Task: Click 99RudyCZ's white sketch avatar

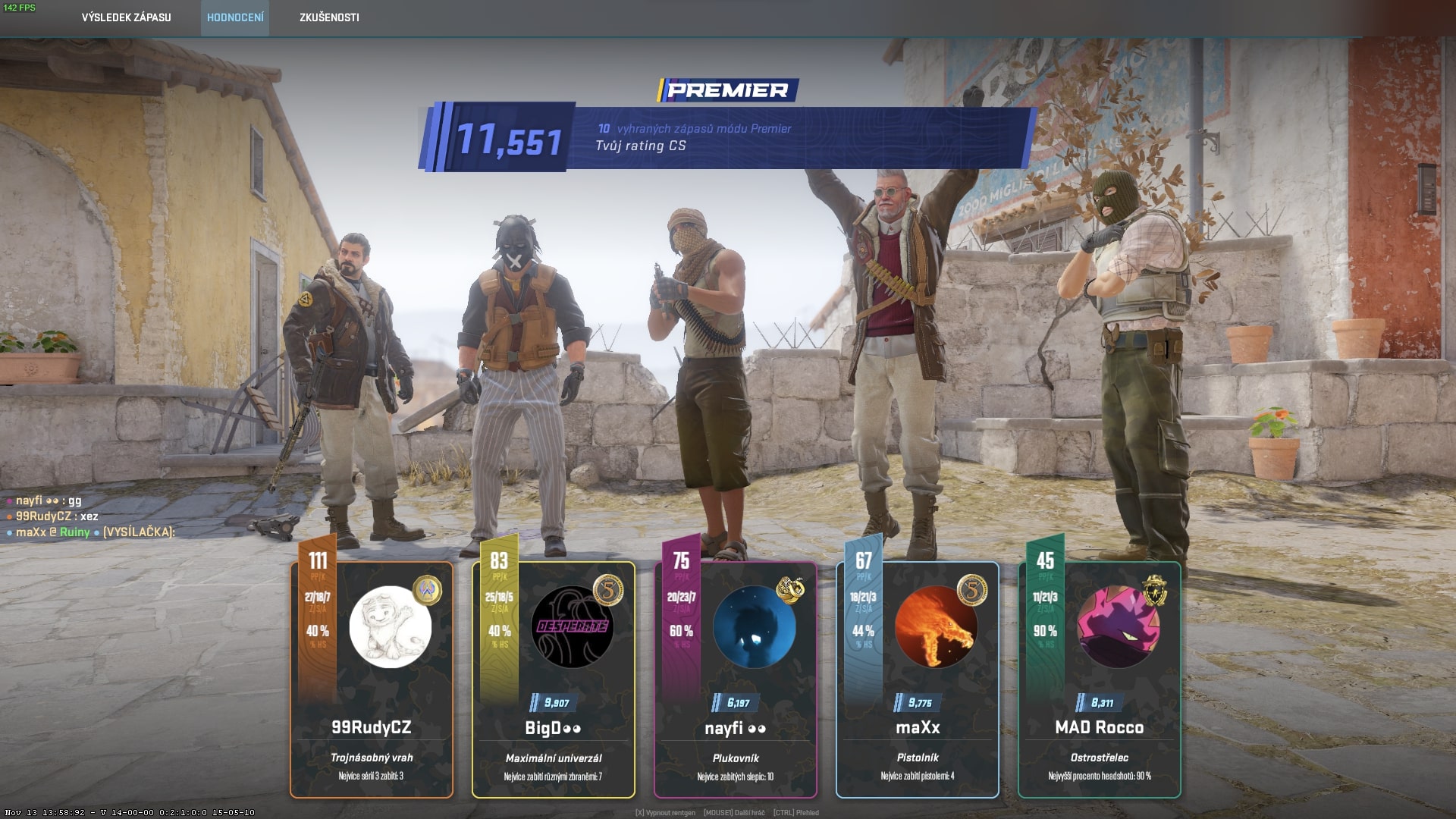Action: click(390, 627)
